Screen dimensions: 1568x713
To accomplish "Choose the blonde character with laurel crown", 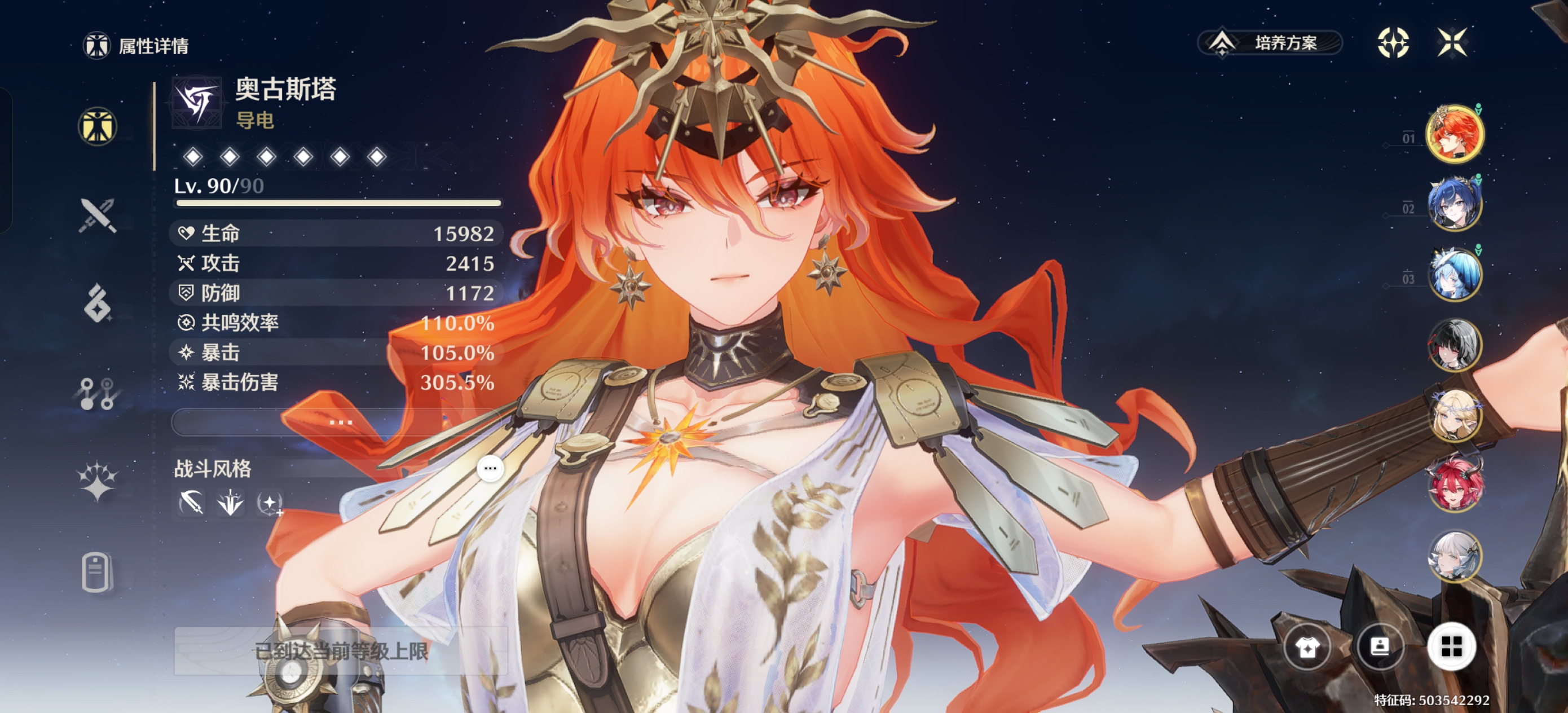I will click(x=1455, y=415).
